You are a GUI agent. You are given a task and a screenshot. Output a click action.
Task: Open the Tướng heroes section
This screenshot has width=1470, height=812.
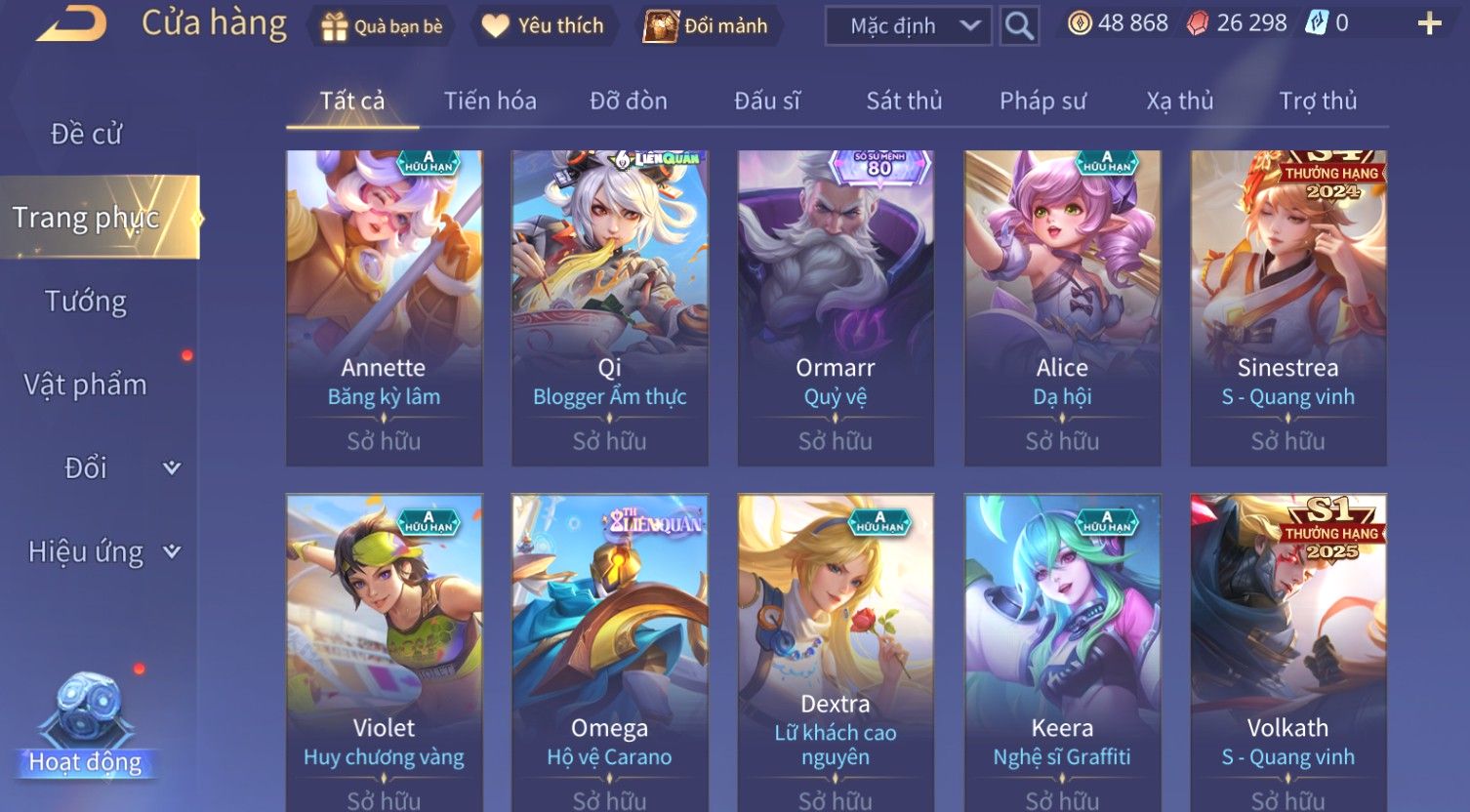click(x=86, y=302)
